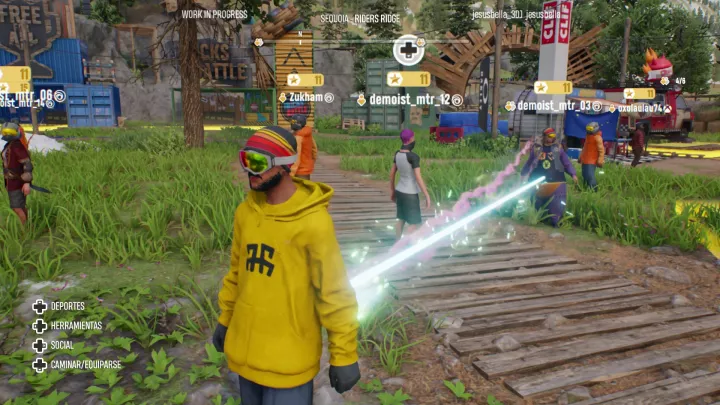The height and width of the screenshot is (405, 720).
Task: Click the compass marker icon at top center
Action: (x=408, y=49)
